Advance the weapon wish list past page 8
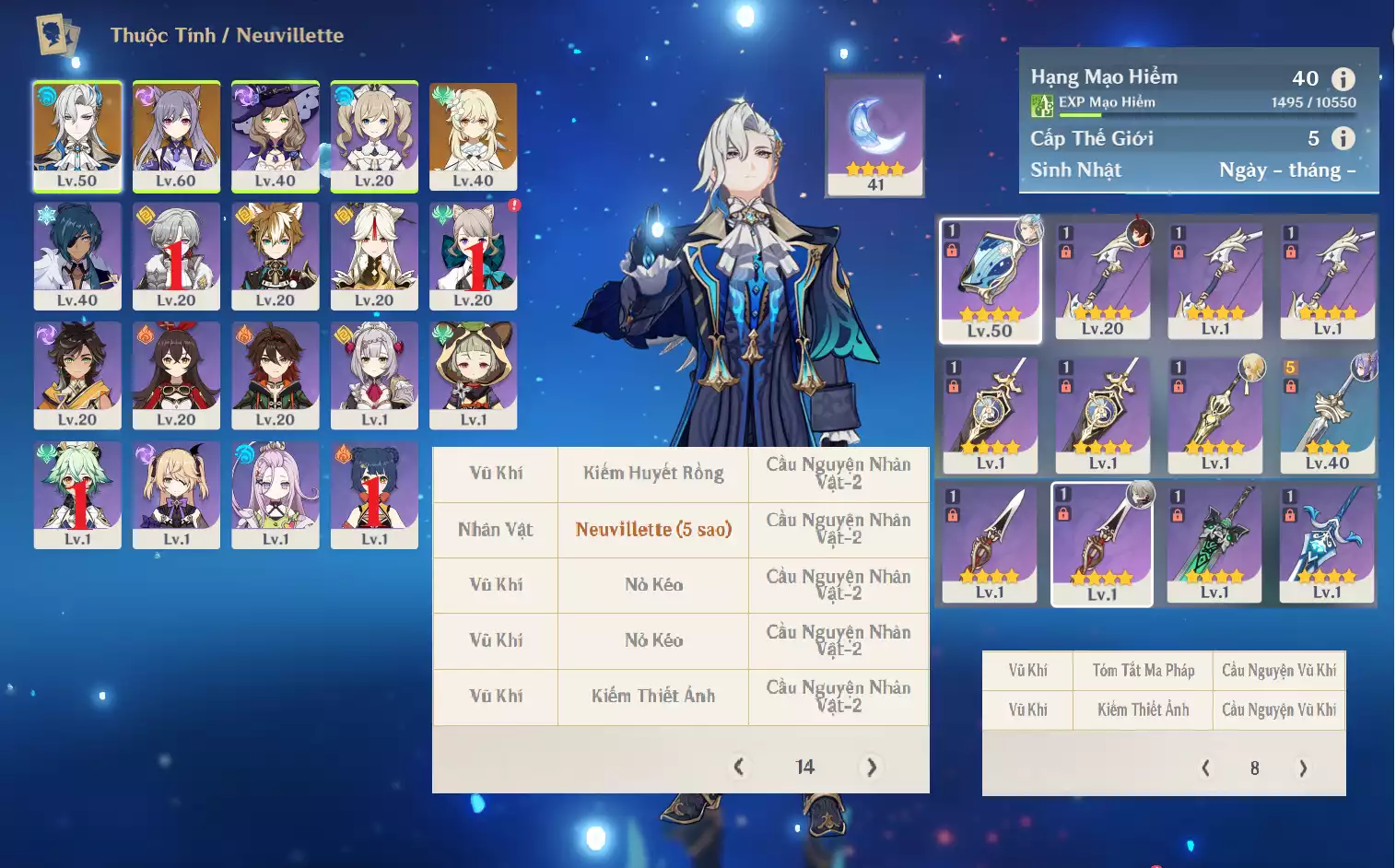1396x868 pixels. point(1302,768)
